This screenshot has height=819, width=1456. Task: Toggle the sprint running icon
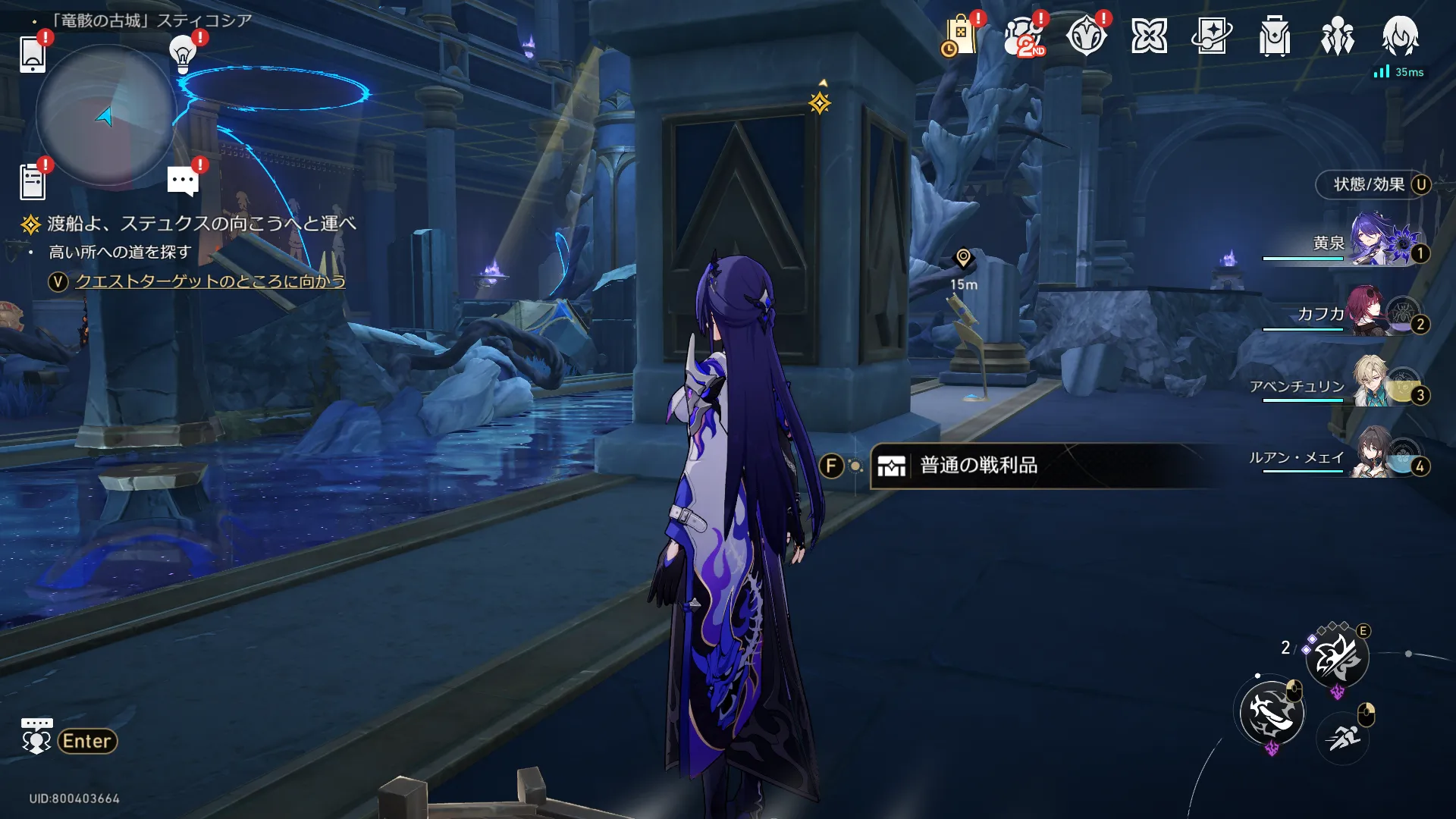(1343, 736)
